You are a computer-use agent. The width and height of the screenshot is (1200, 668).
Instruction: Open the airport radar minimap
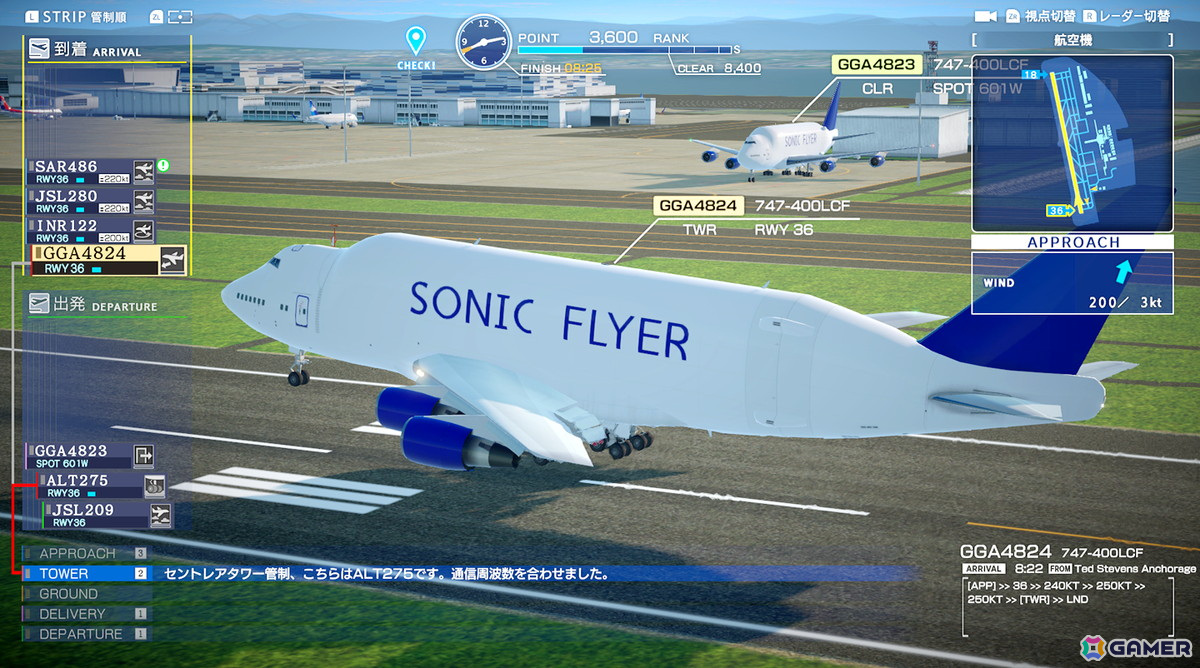pos(1072,142)
